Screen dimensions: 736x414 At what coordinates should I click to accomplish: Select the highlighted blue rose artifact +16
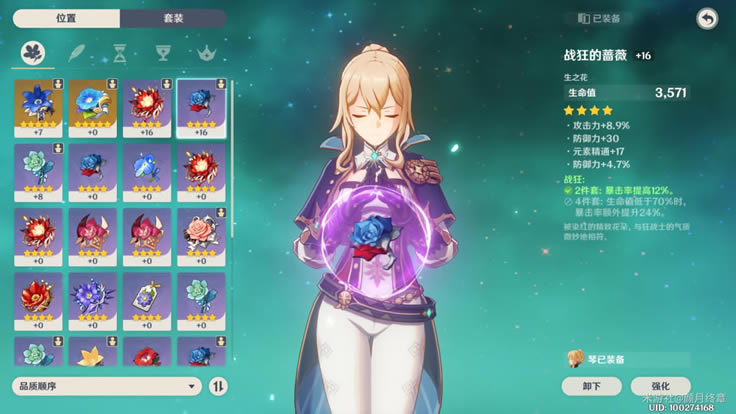click(x=201, y=107)
